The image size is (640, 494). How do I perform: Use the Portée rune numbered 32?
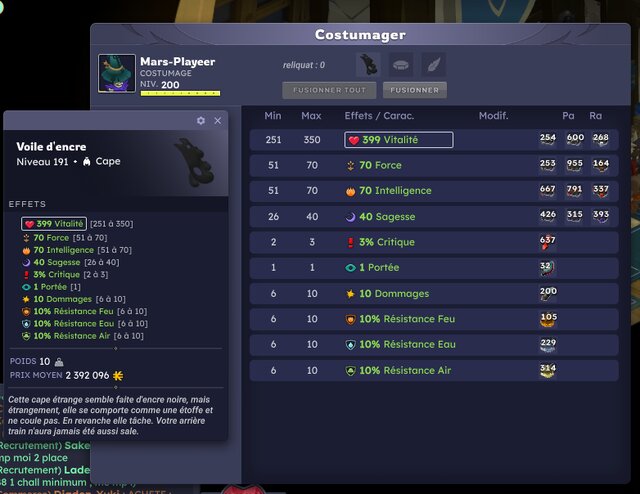[547, 268]
